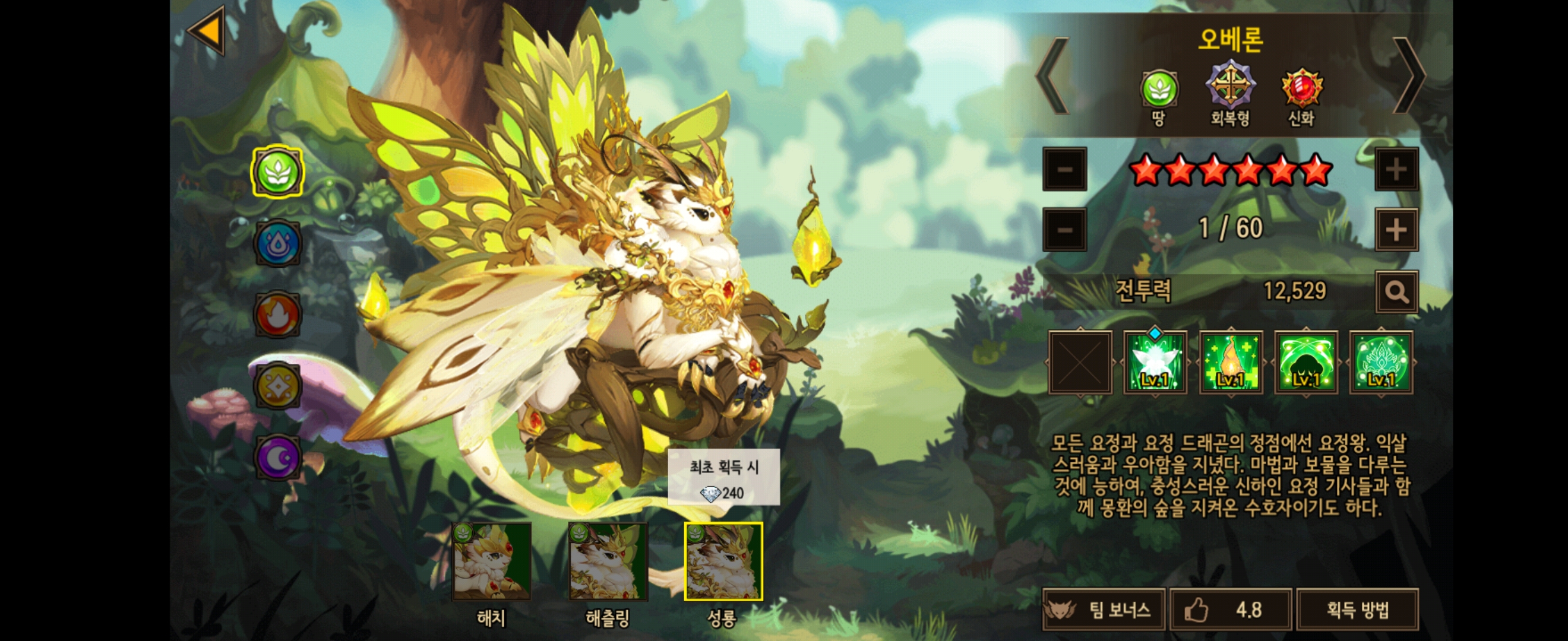Go back with the orange arrow

[207, 30]
